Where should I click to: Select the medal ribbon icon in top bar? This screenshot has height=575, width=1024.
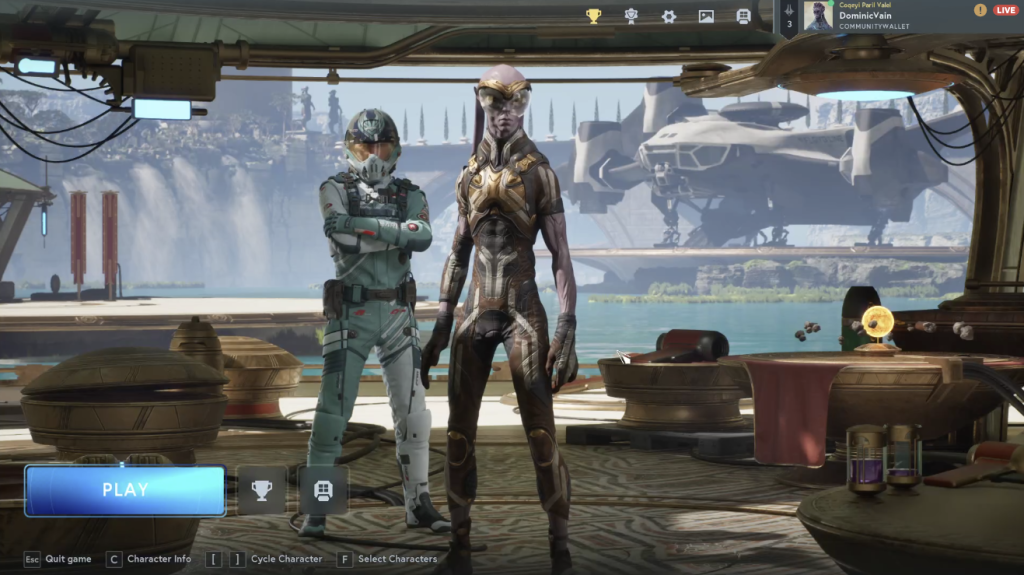[631, 16]
